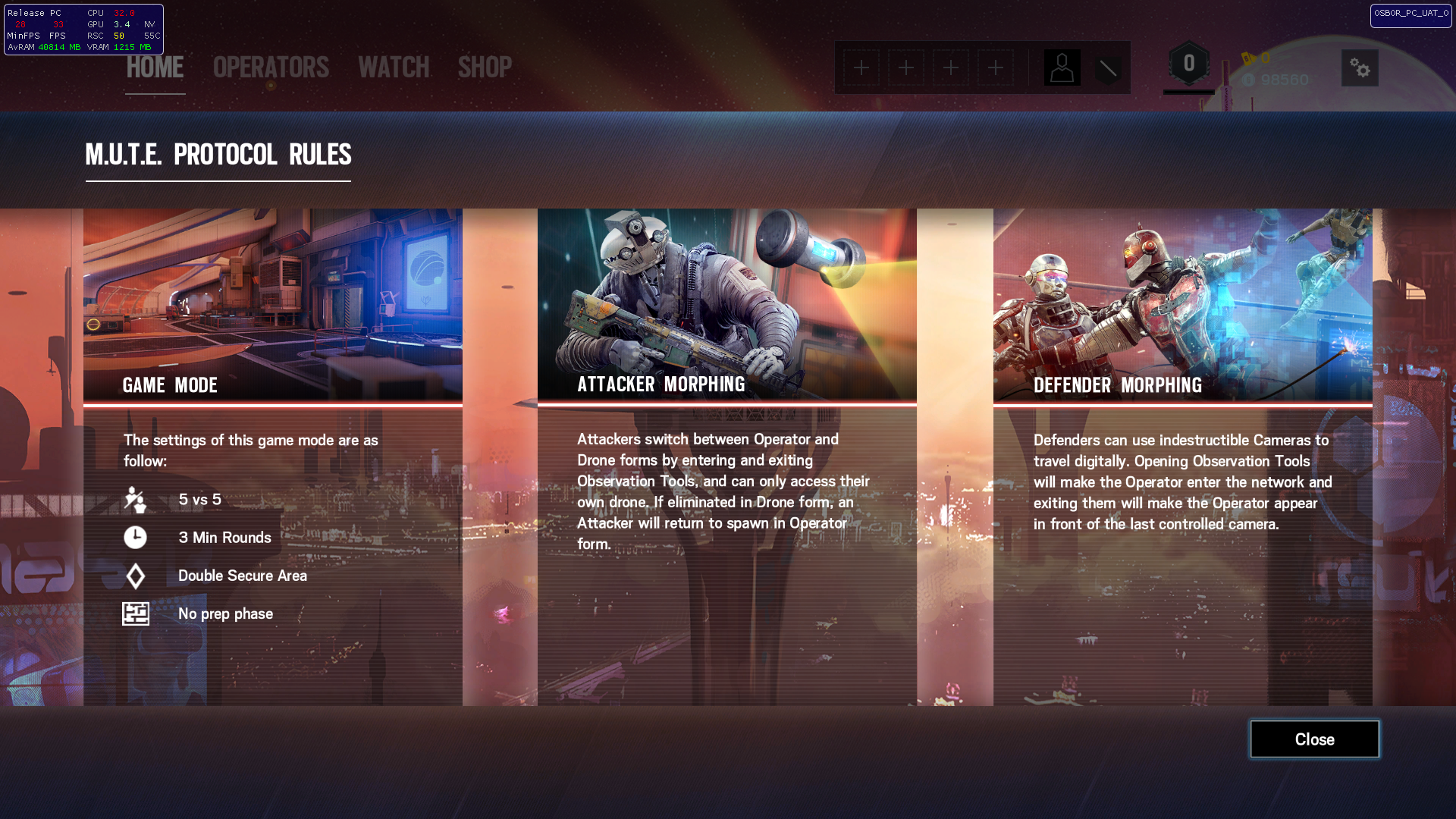The height and width of the screenshot is (819, 1456).
Task: Select the Attacker Morphing rules card
Action: pos(726,457)
